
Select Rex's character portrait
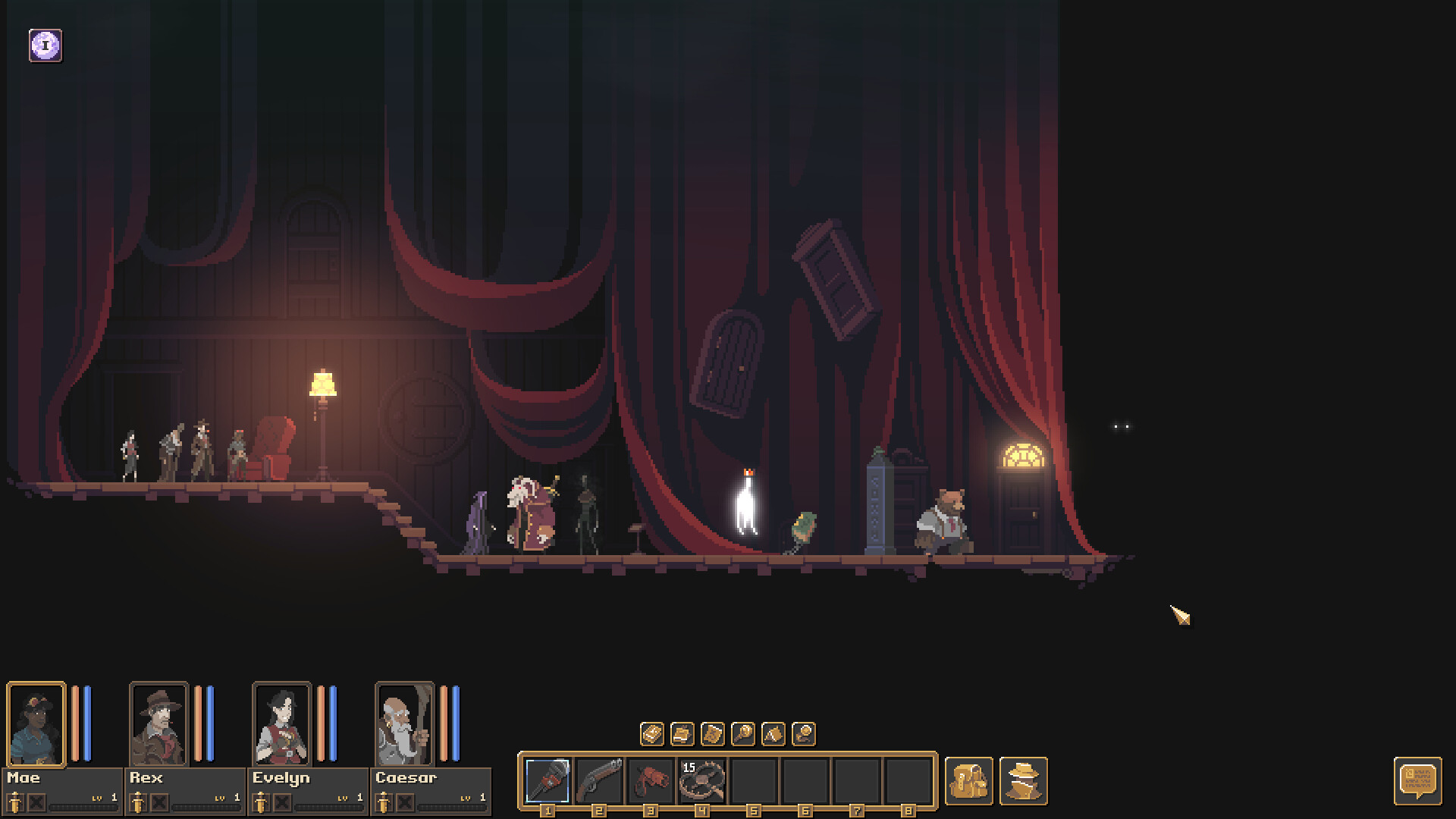pyautogui.click(x=159, y=724)
